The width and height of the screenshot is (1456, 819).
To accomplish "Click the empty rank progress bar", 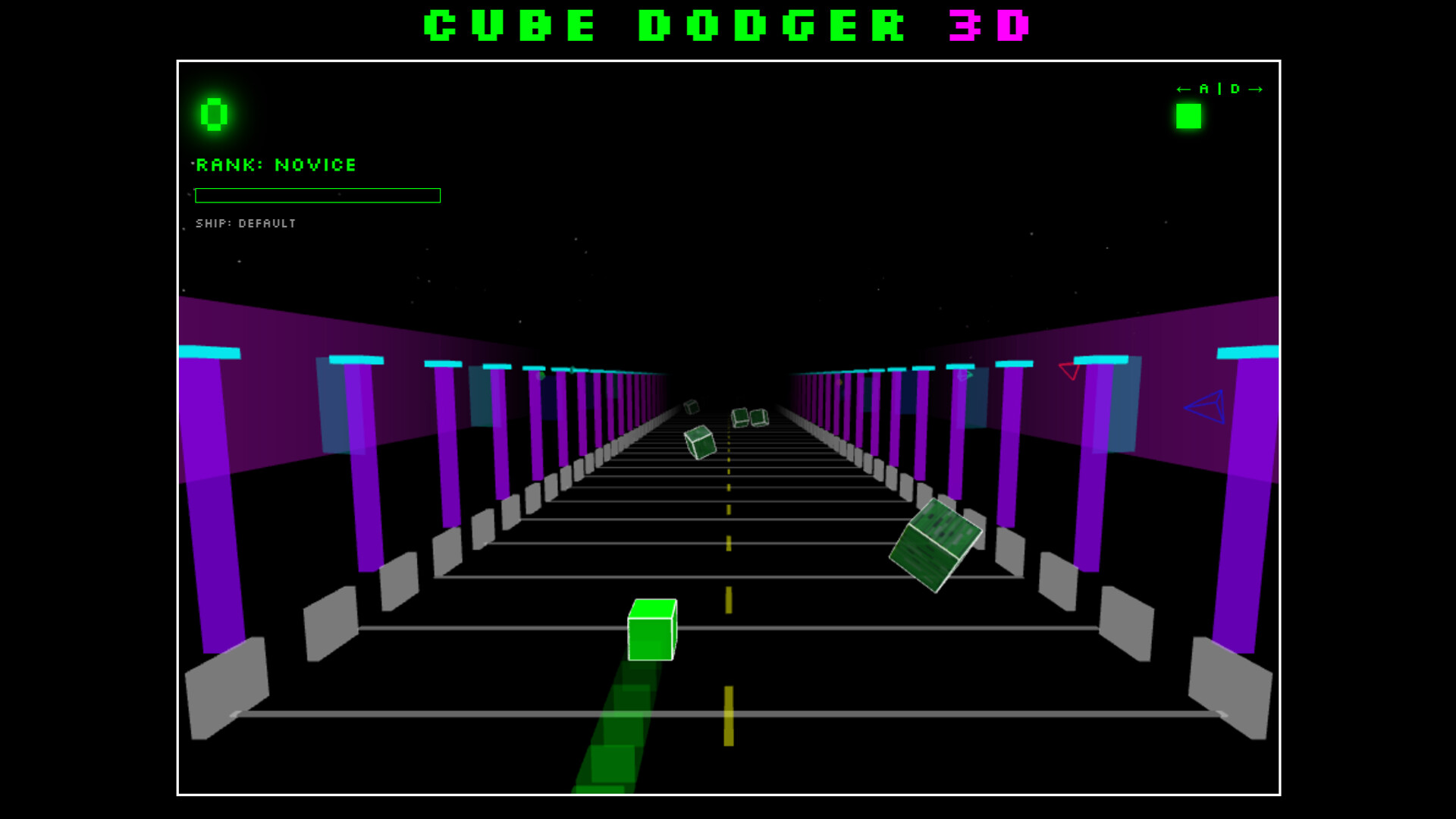I will click(x=317, y=196).
